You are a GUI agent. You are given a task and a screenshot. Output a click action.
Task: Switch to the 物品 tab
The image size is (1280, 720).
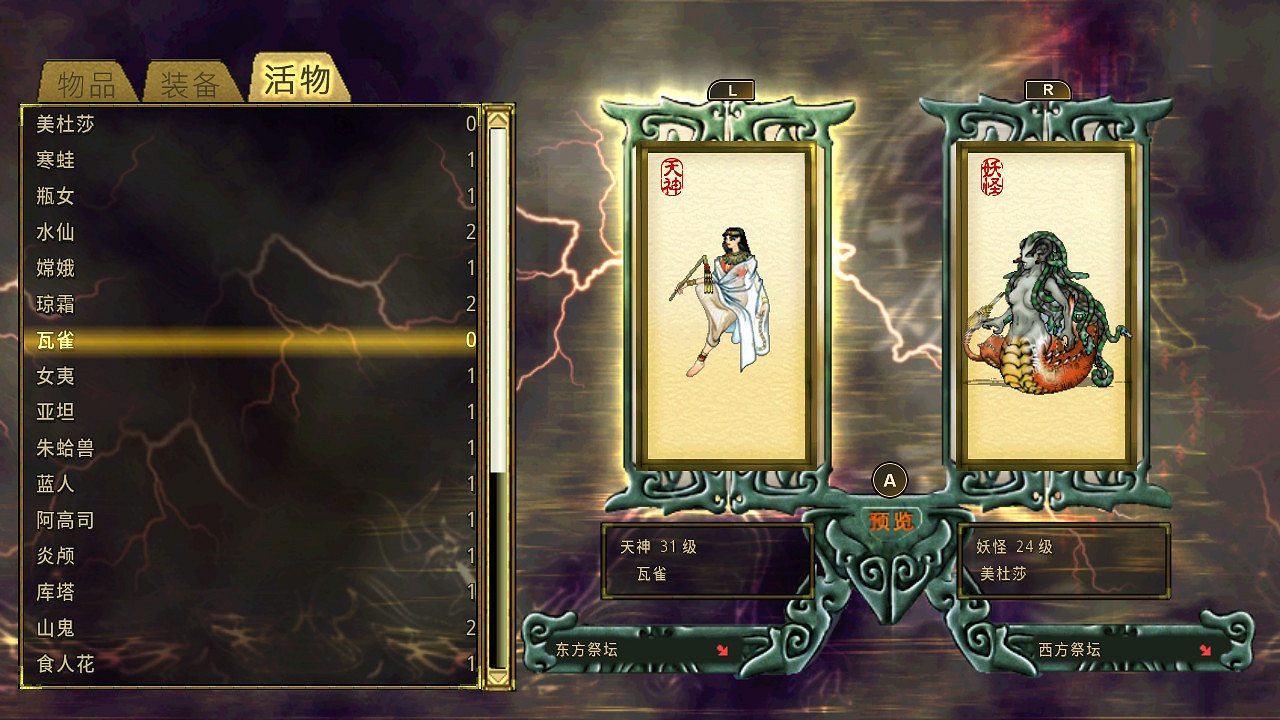click(x=85, y=81)
